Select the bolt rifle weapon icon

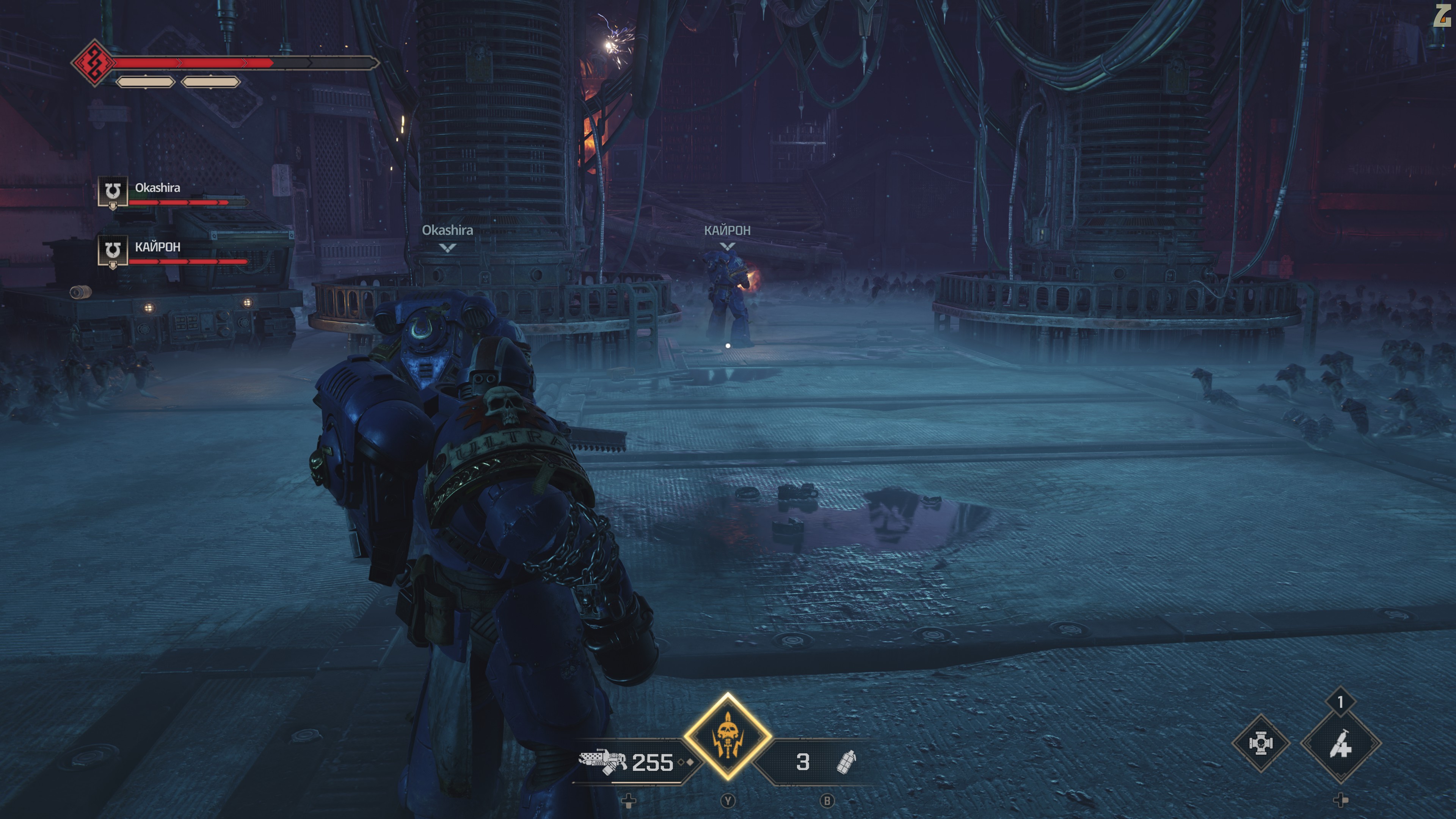[x=602, y=761]
